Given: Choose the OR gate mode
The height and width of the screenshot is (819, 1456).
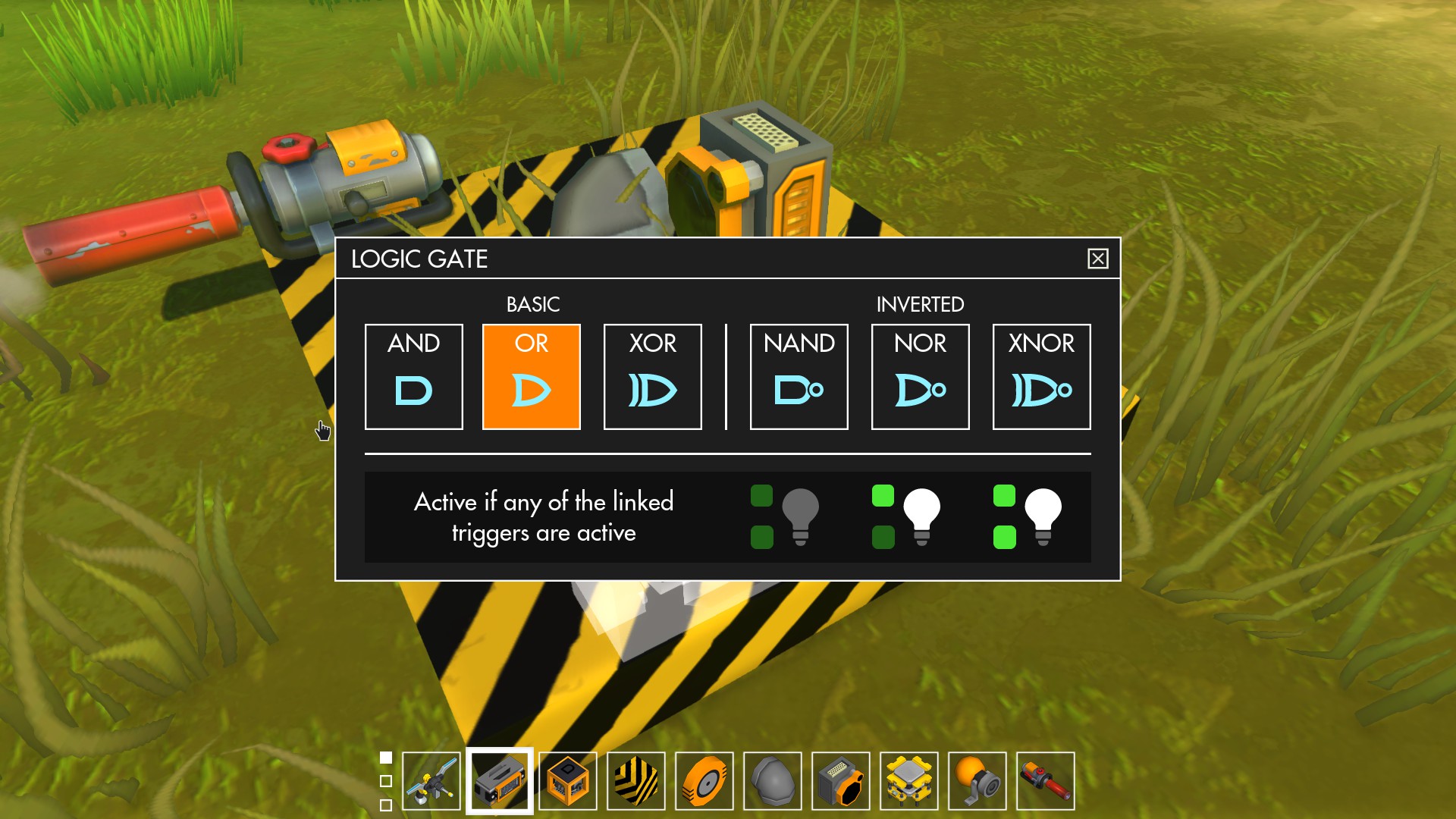Looking at the screenshot, I should 531,376.
